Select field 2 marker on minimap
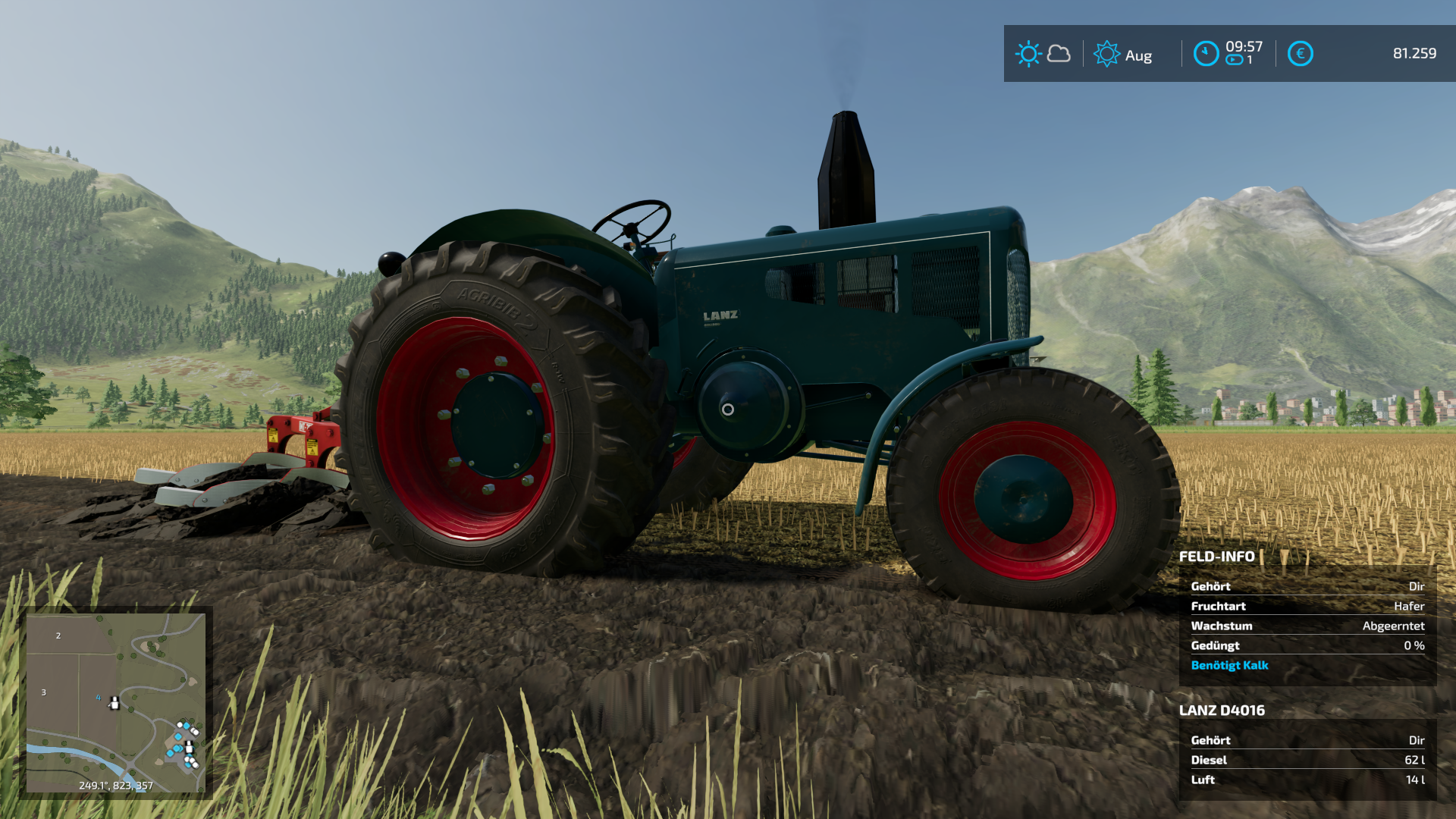 click(58, 635)
